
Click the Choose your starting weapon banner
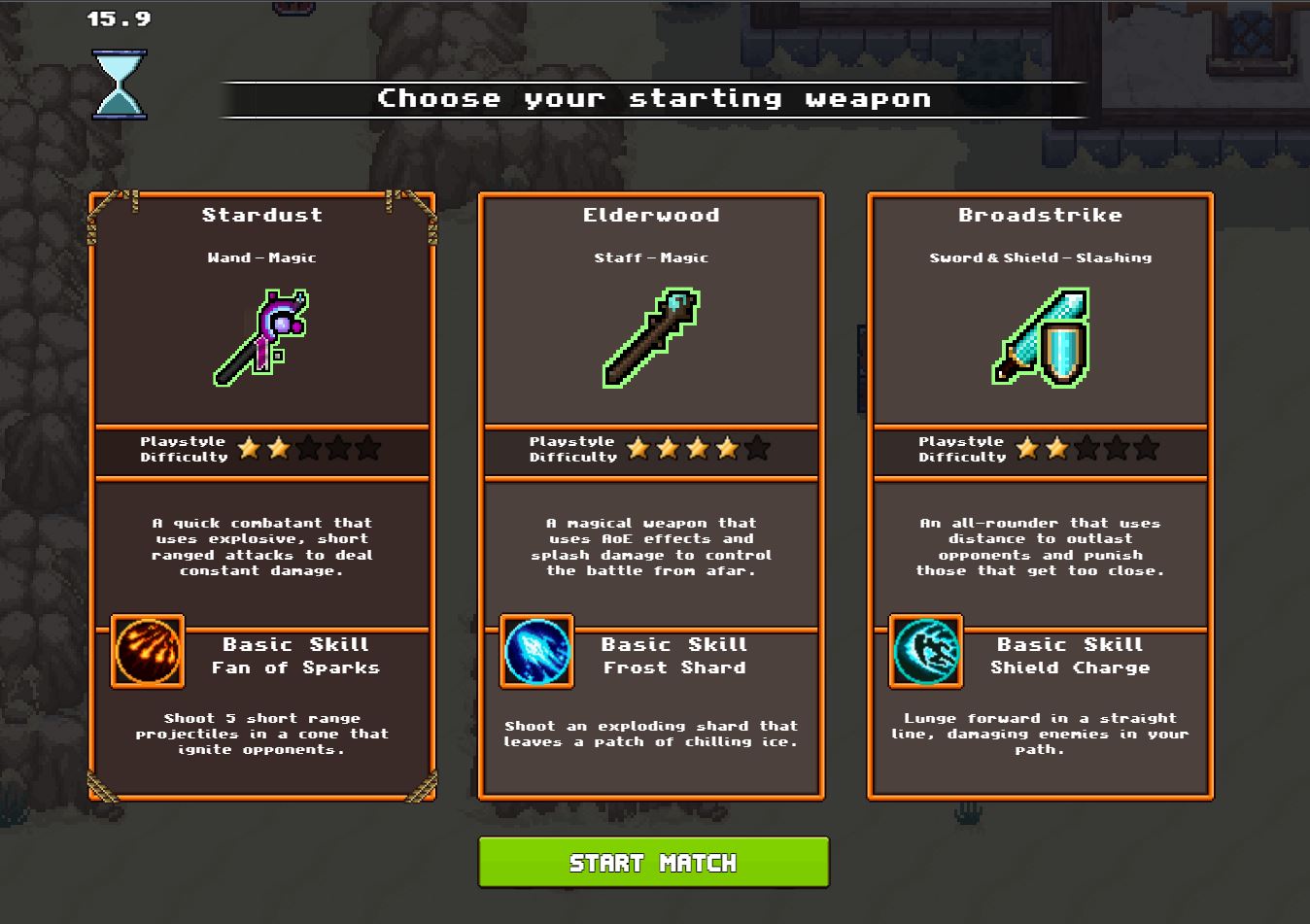pyautogui.click(x=654, y=97)
